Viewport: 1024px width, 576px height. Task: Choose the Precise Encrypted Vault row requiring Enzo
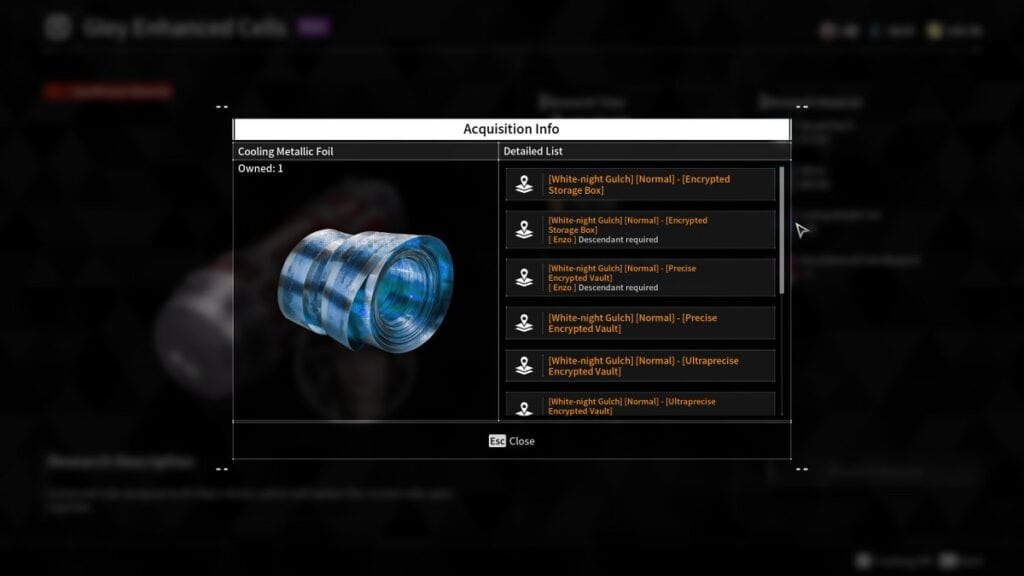pyautogui.click(x=640, y=278)
